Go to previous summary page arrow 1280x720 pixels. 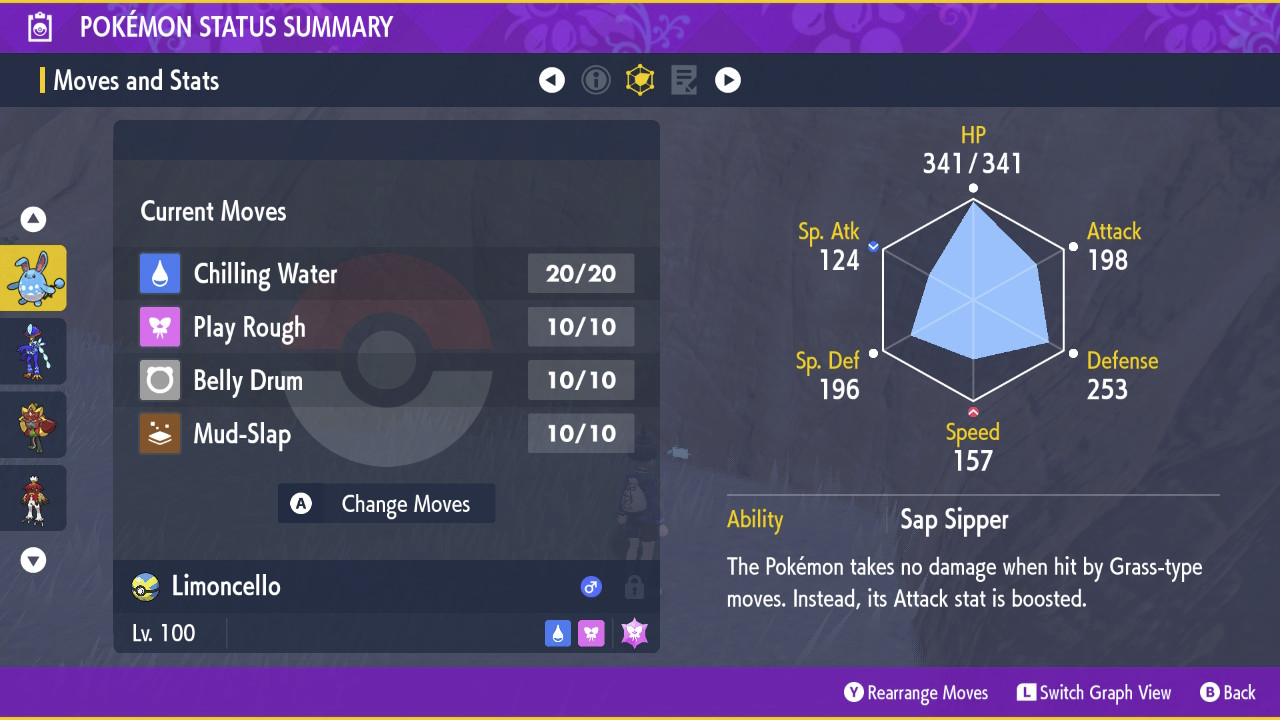[x=552, y=80]
